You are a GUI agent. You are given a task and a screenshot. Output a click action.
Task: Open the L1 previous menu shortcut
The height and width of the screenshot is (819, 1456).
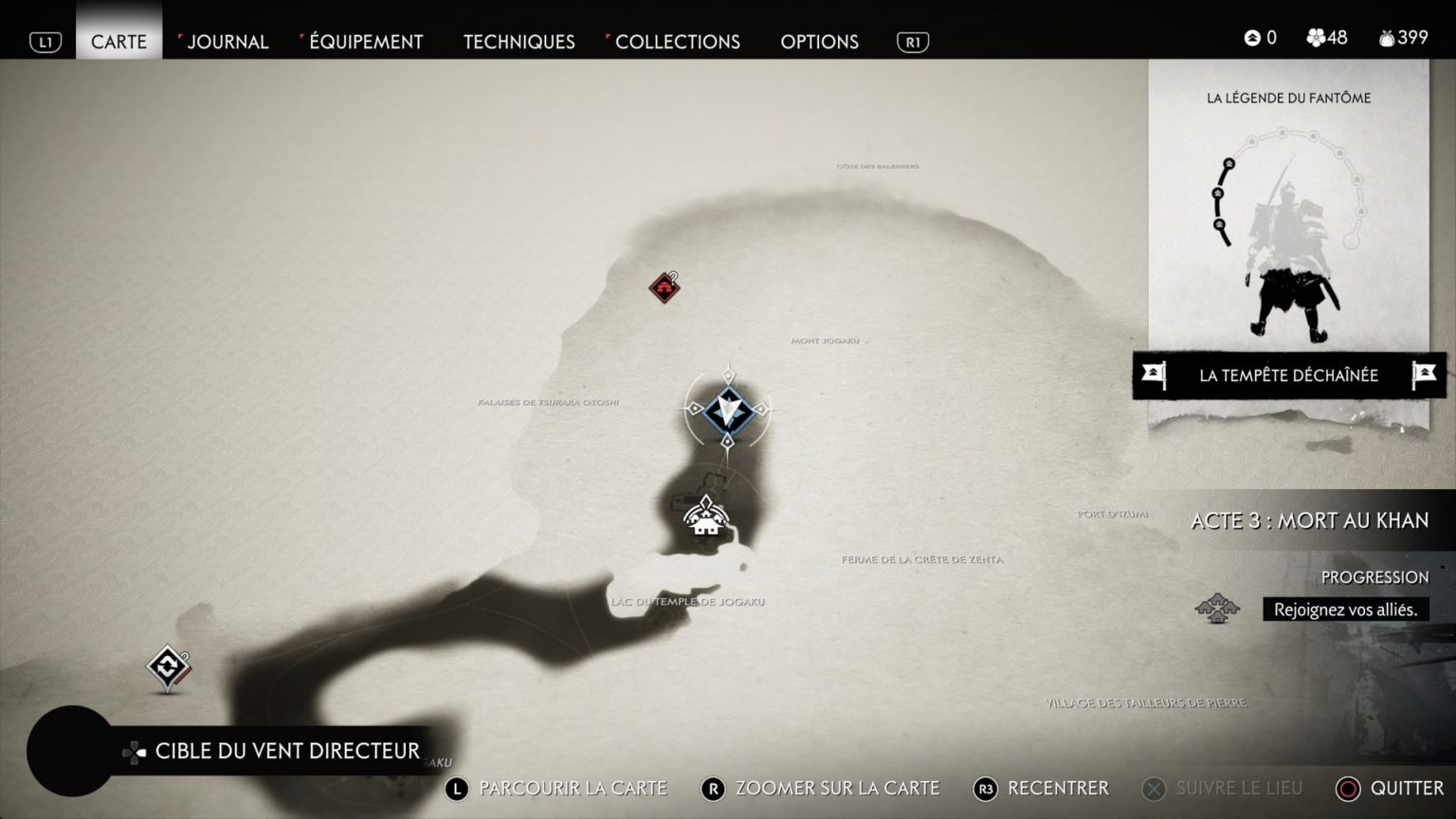pos(44,41)
